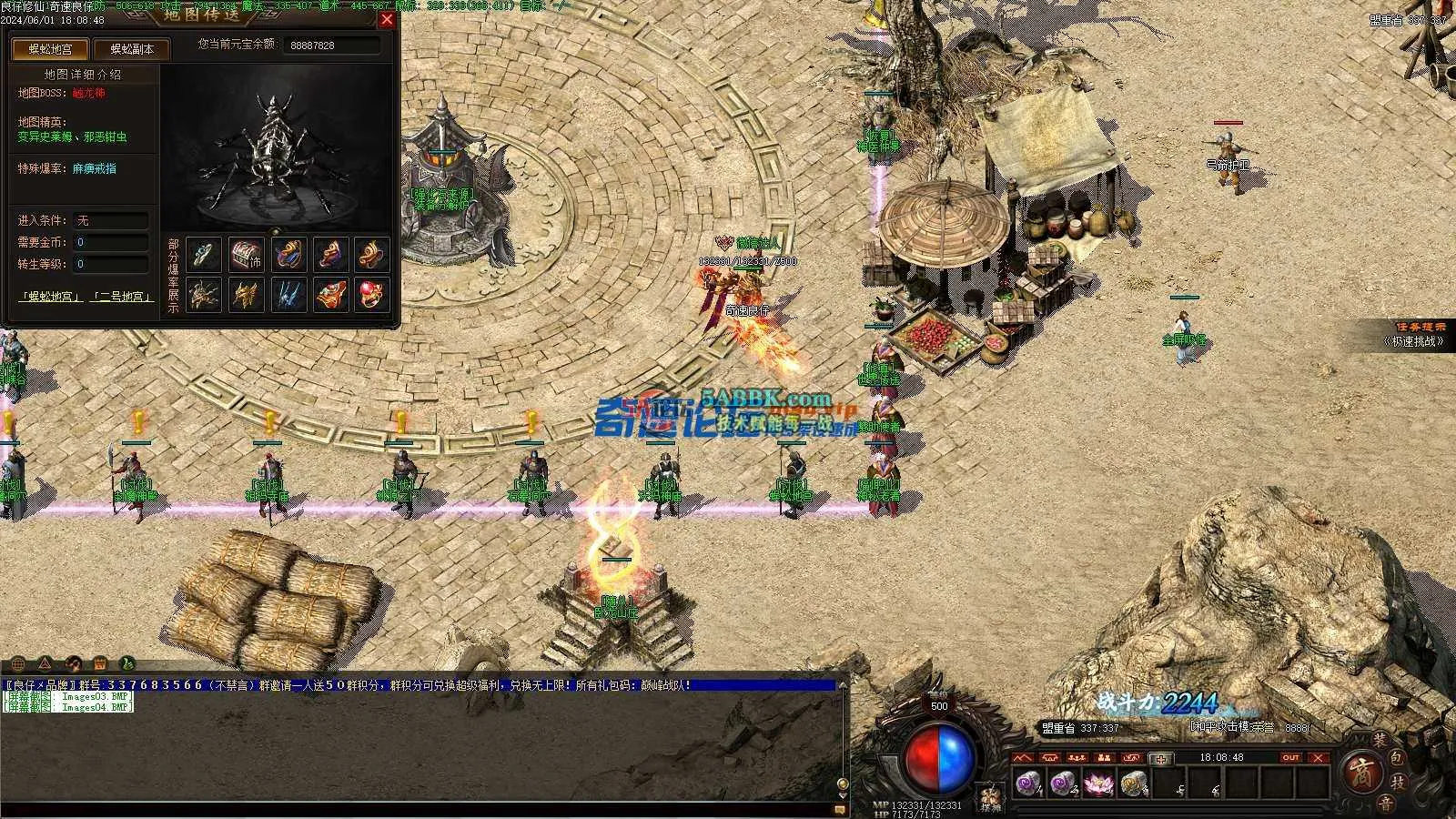Image resolution: width=1456 pixels, height=819 pixels.
Task: Click the red X button beside OUT
Action: 1319,757
